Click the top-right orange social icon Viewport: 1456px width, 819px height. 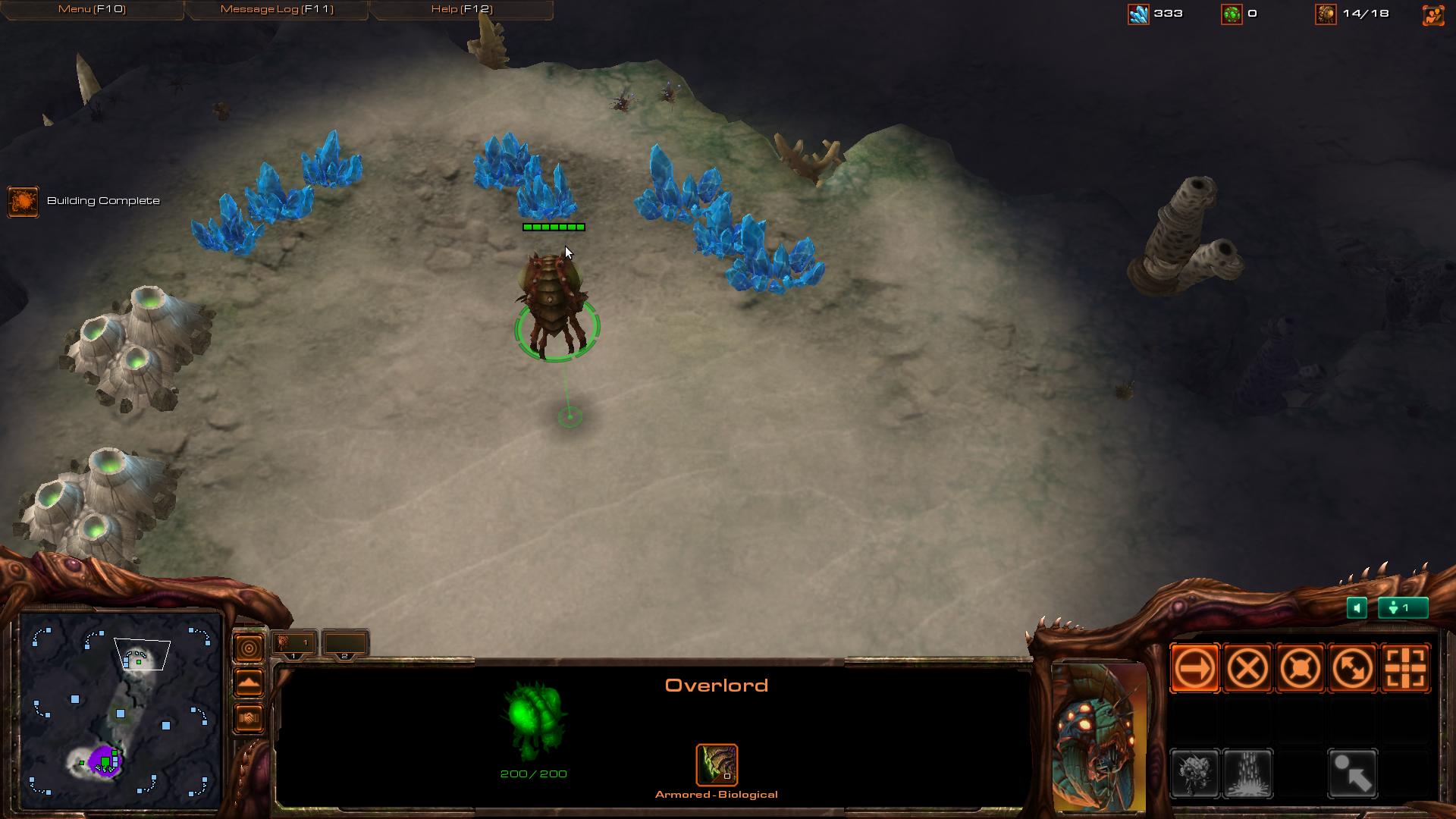point(1433,14)
